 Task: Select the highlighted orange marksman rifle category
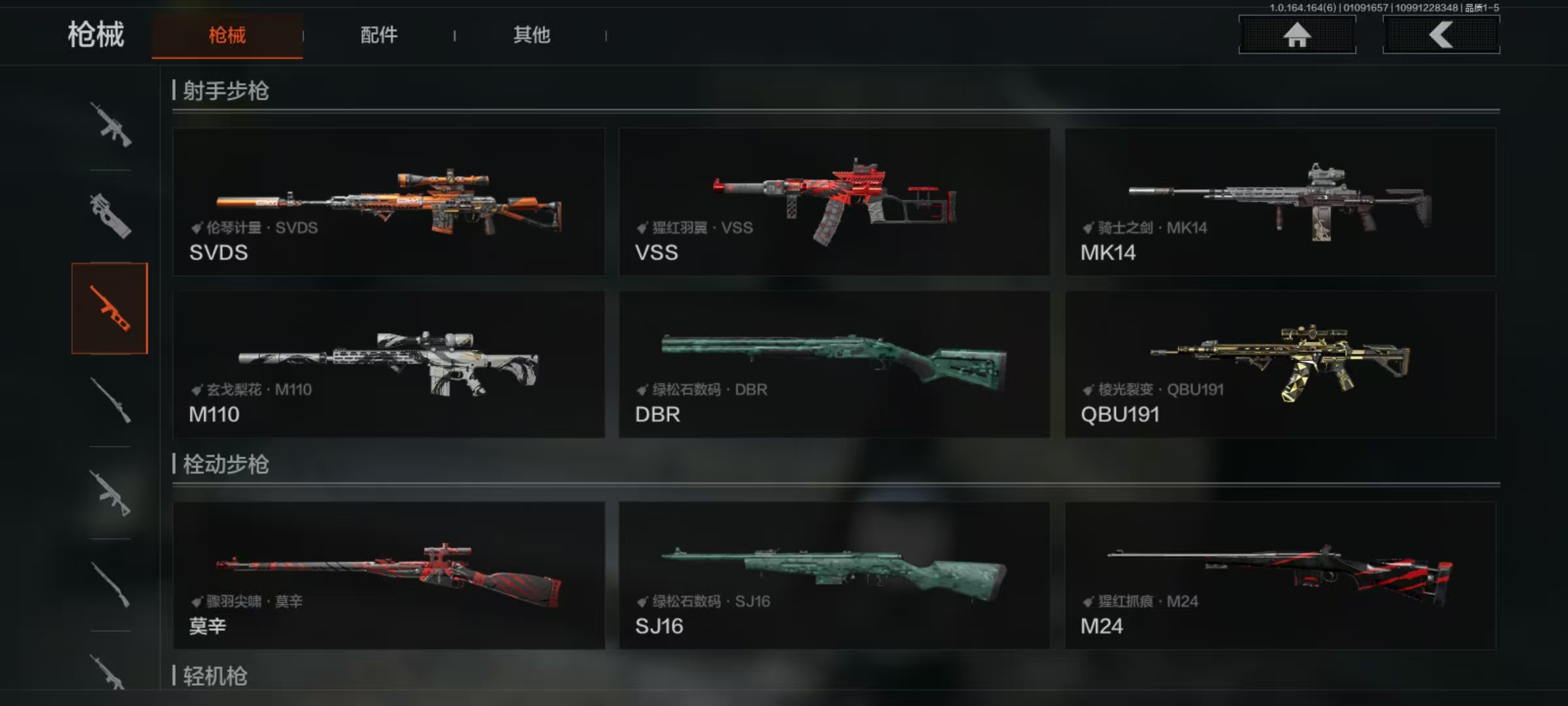pyautogui.click(x=110, y=309)
